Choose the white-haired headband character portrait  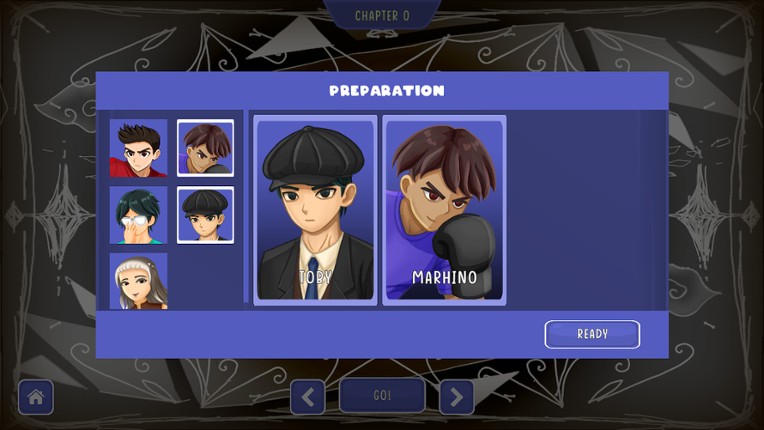(138, 281)
